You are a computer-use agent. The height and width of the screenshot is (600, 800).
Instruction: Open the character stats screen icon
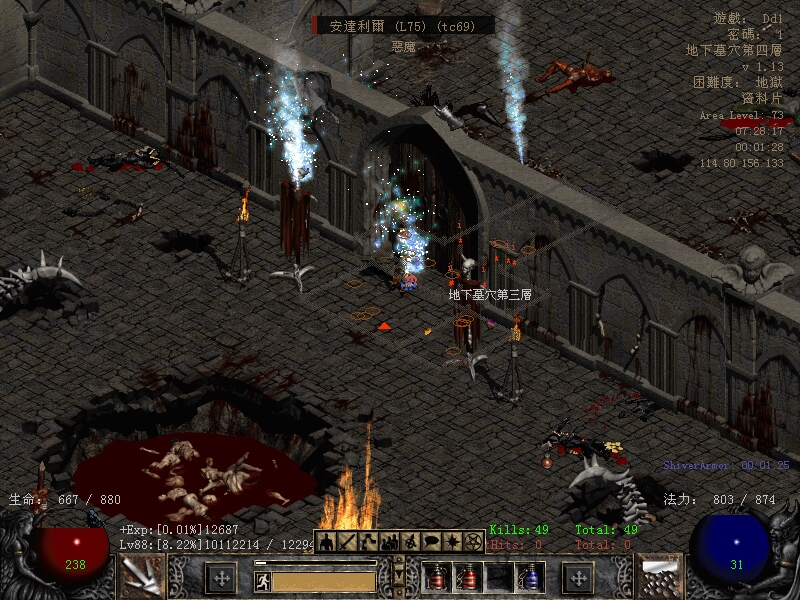pyautogui.click(x=326, y=541)
